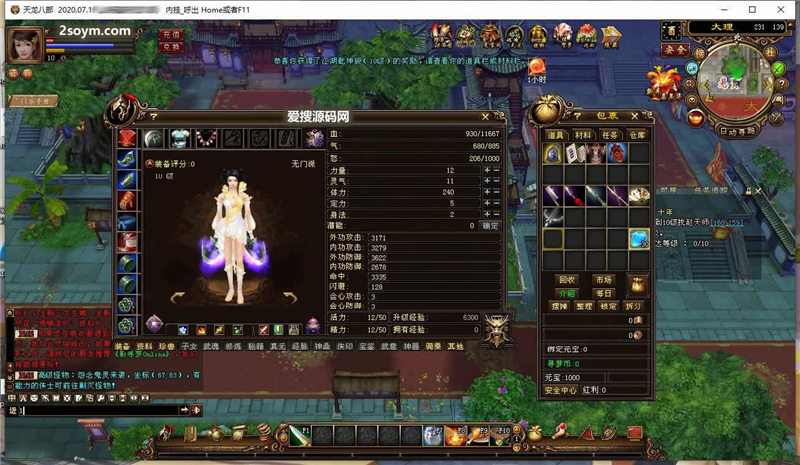
Task: Switch to the 仓库 warehouse tab
Action: 636,135
